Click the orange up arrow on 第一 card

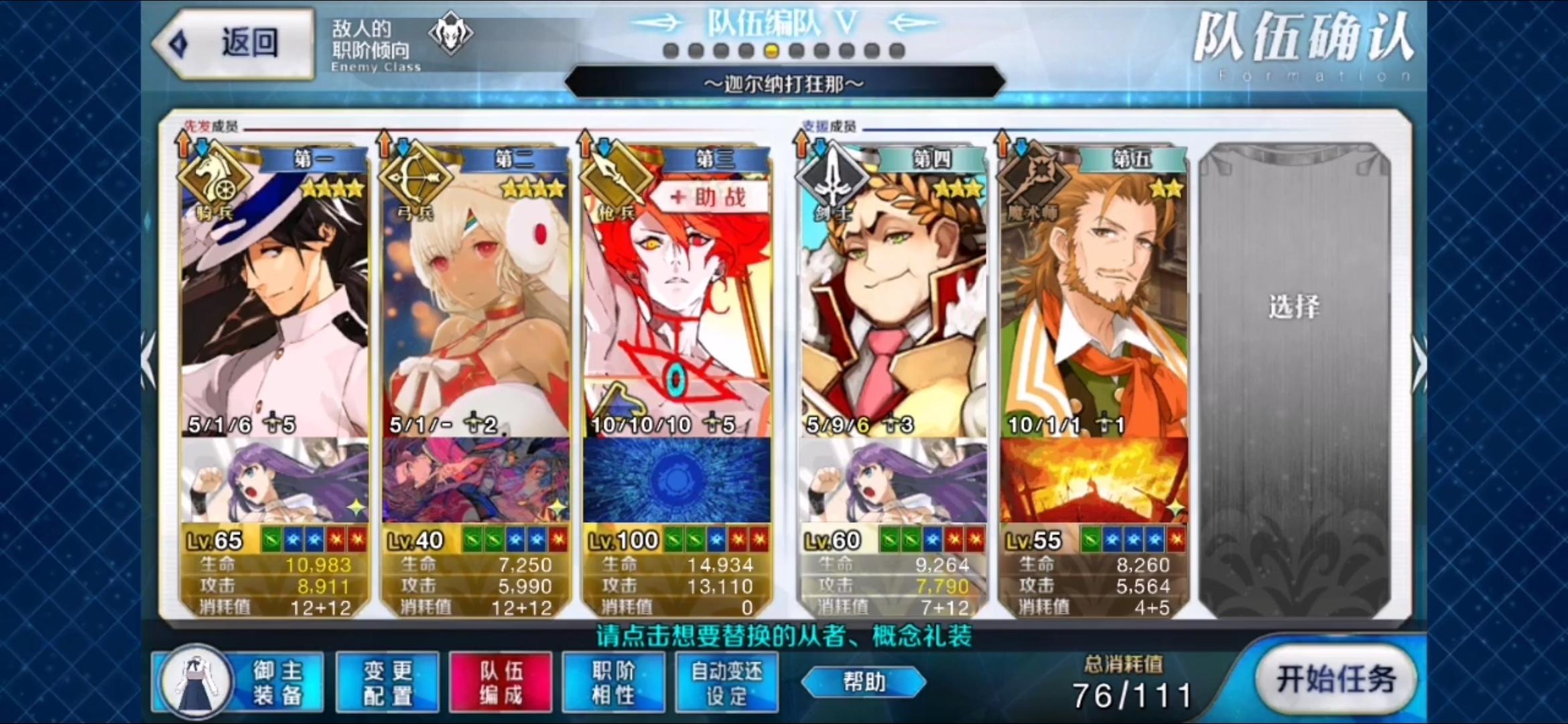coord(183,146)
